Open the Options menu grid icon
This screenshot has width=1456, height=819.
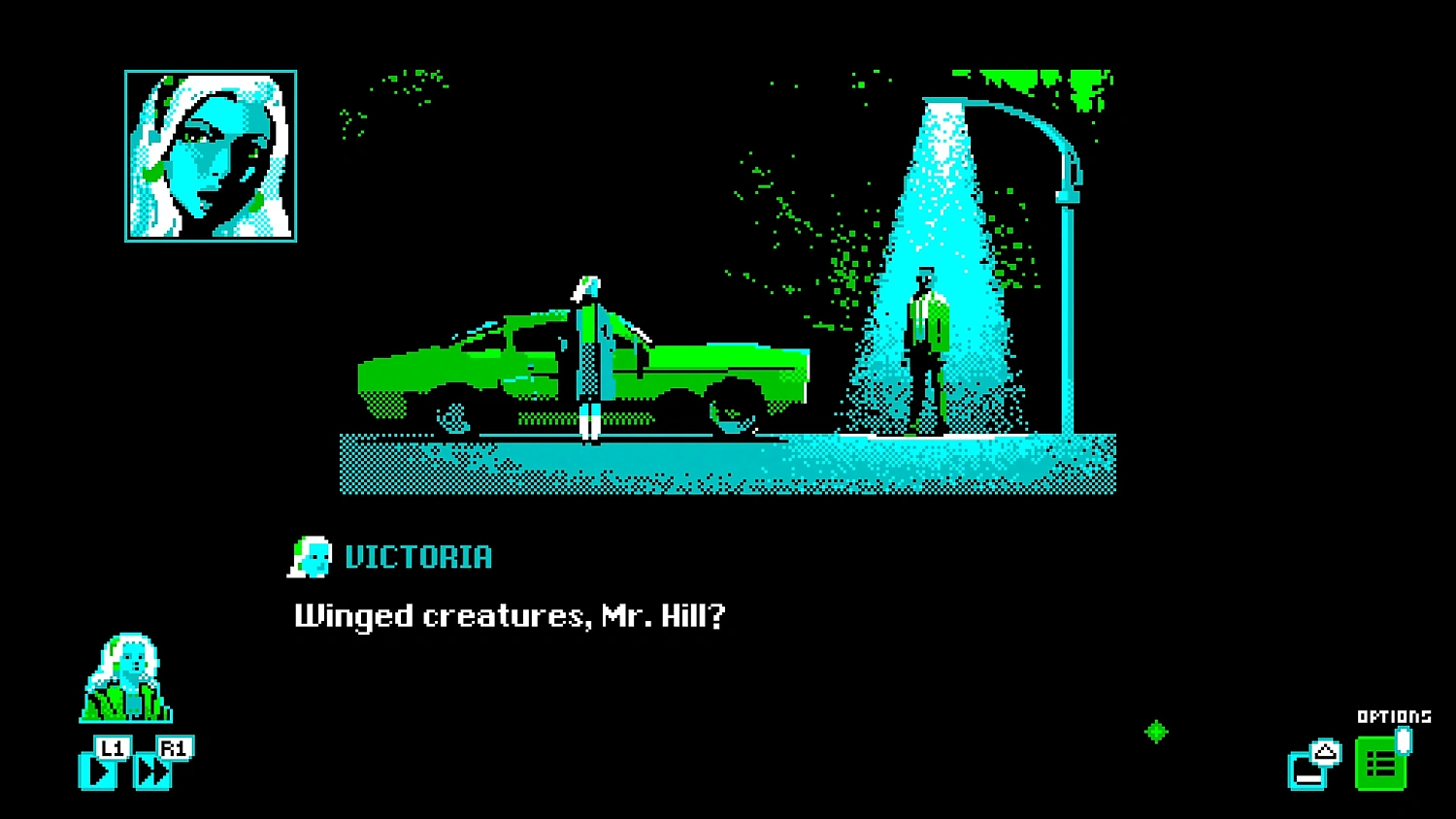(1382, 763)
